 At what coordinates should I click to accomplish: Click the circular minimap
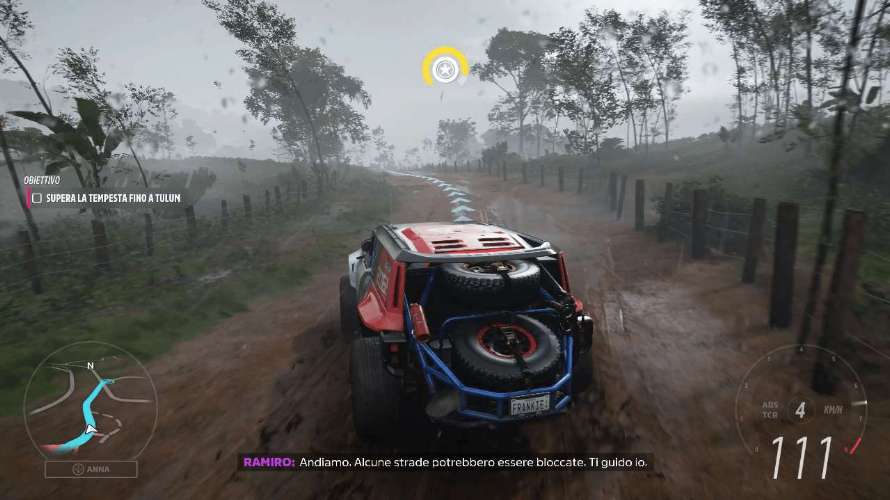pyautogui.click(x=90, y=401)
